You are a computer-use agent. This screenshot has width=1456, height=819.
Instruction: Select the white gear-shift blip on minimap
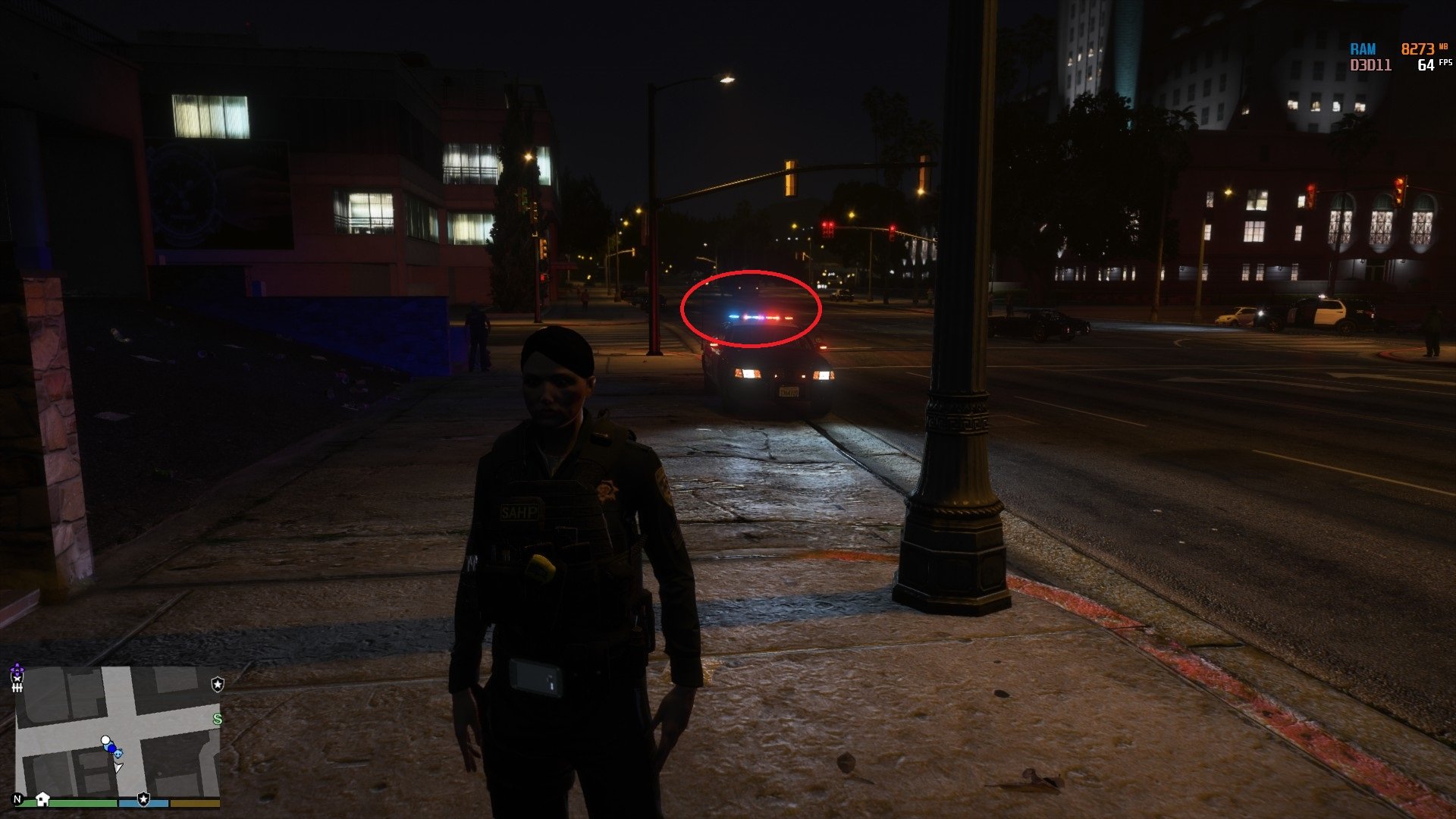[x=17, y=687]
